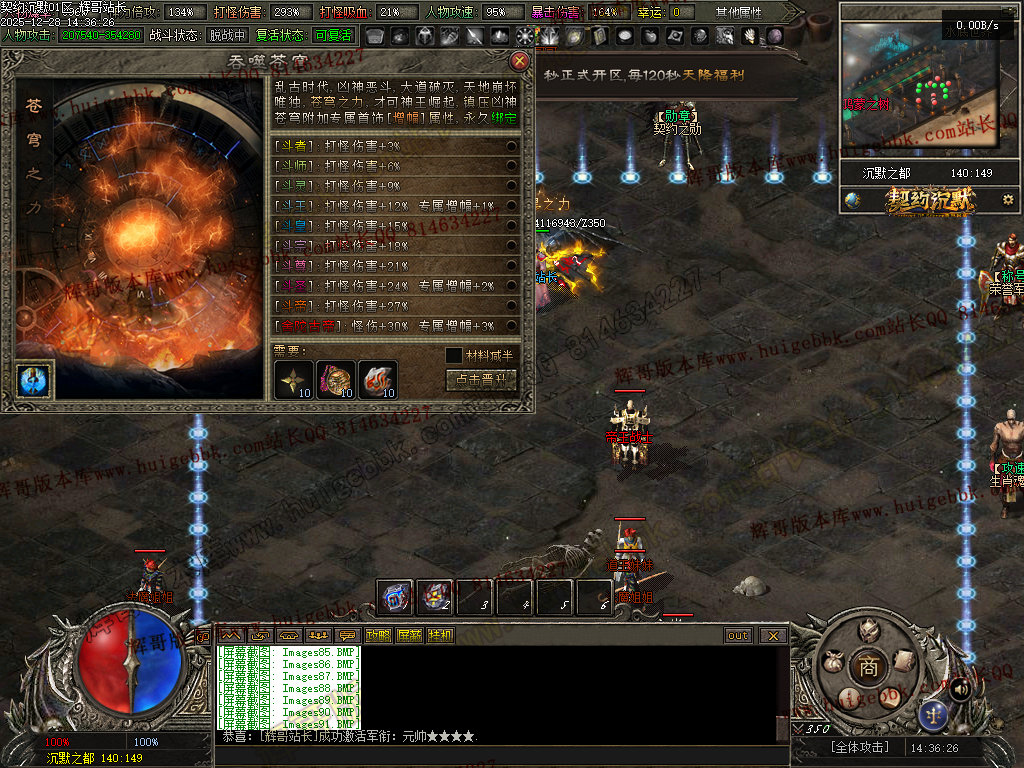Open the 其他属性 stats section

tap(738, 13)
